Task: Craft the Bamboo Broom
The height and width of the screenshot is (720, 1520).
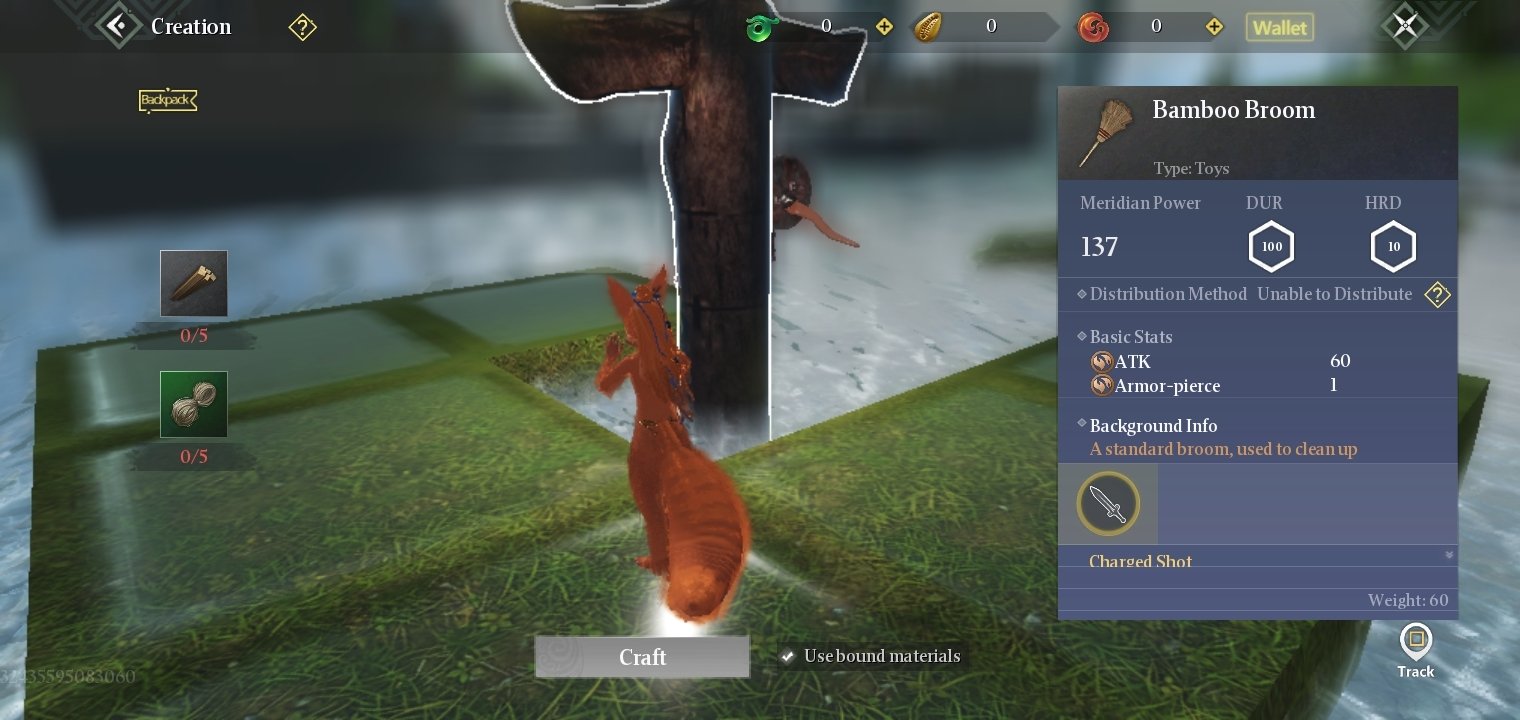Action: pyautogui.click(x=642, y=657)
